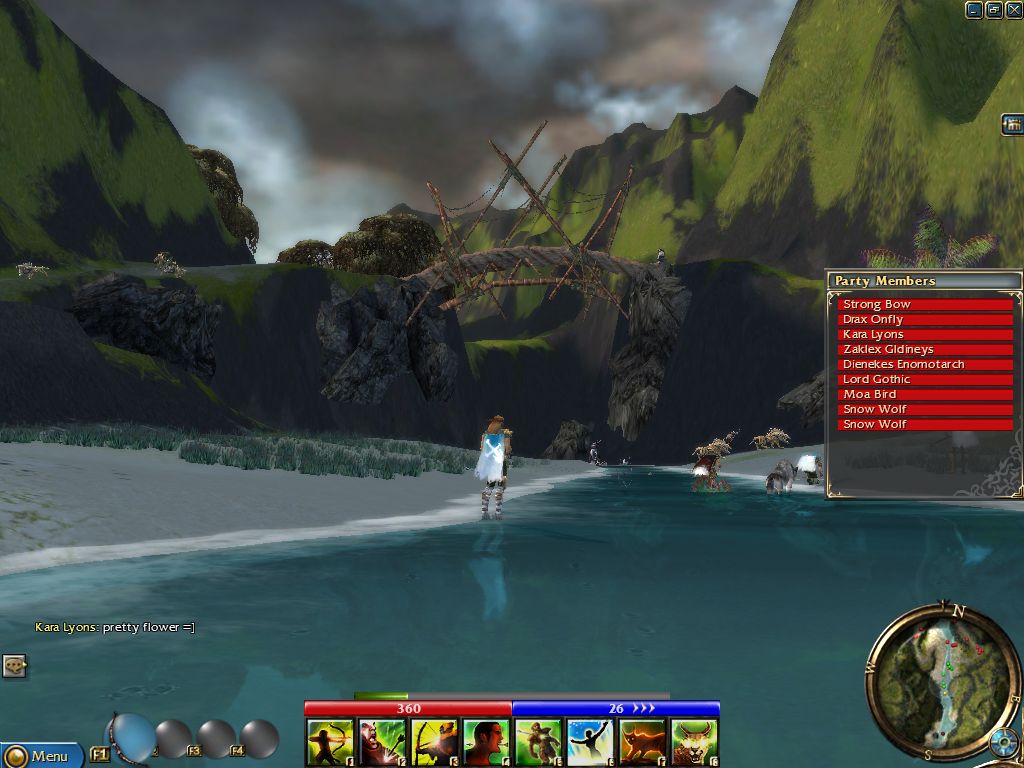
Task: Select Lord Gothic party member
Action: 926,379
